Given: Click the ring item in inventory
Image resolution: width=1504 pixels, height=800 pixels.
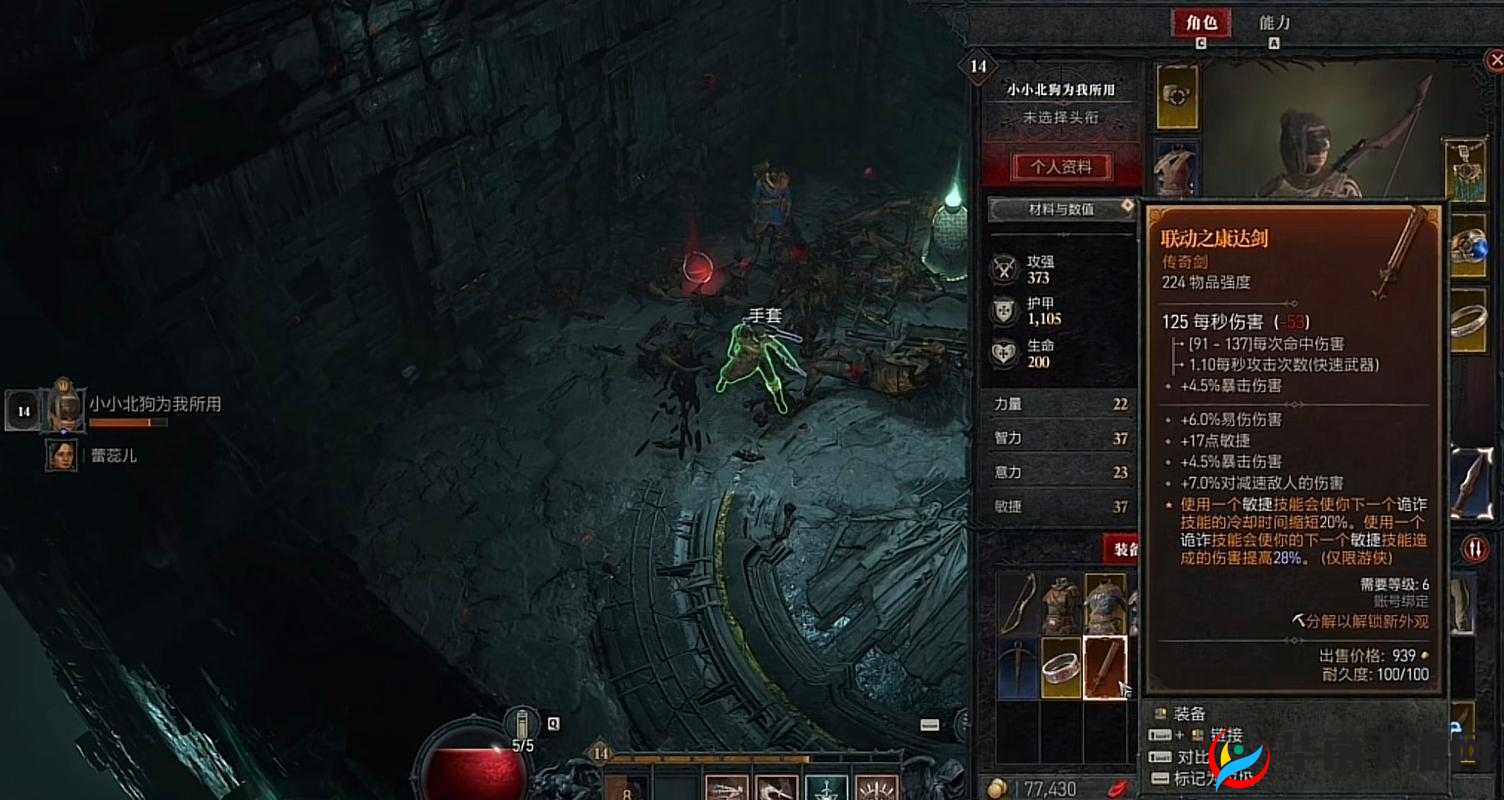Looking at the screenshot, I should point(1059,668).
